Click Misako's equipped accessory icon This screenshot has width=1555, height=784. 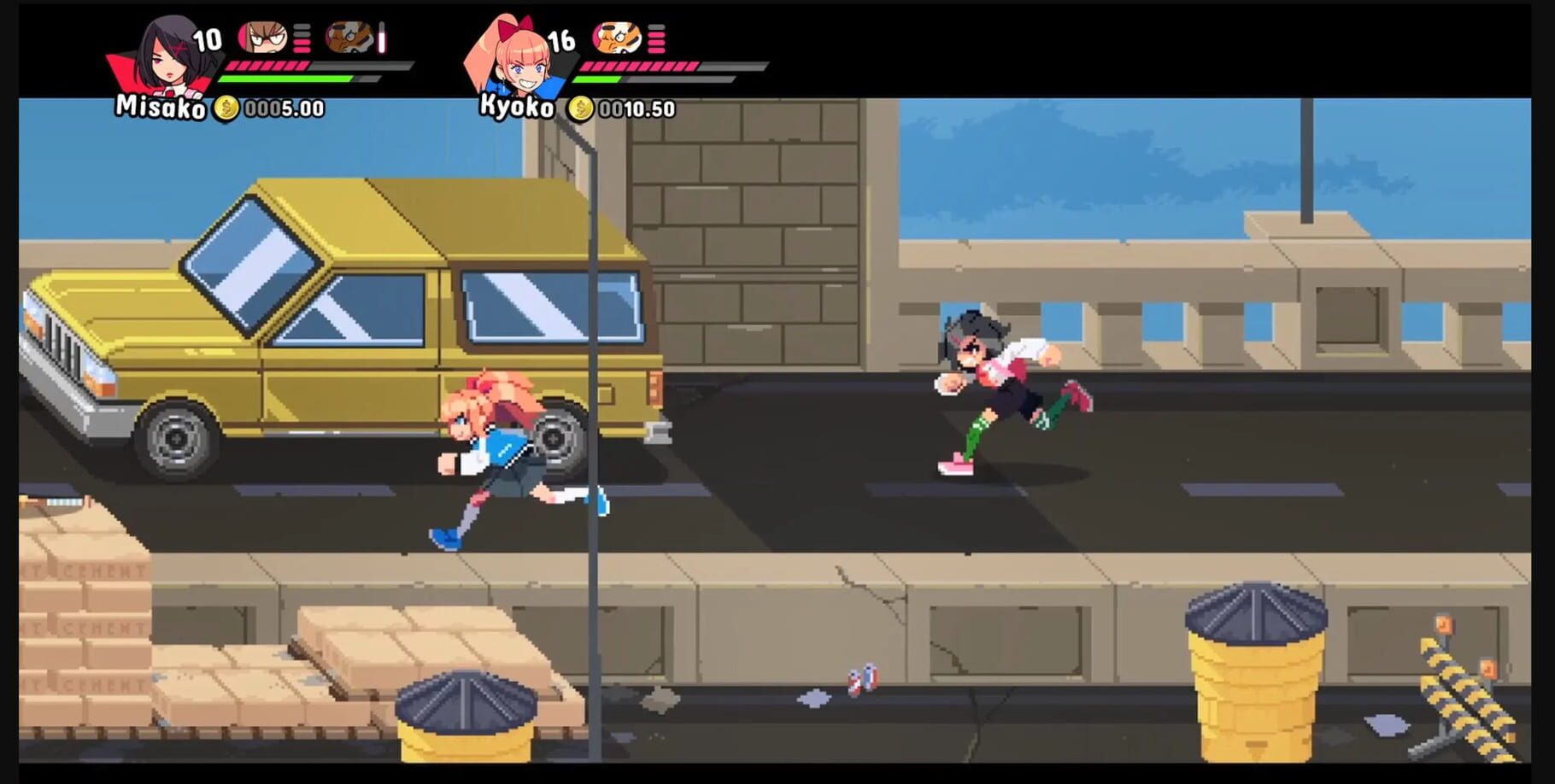(x=350, y=38)
